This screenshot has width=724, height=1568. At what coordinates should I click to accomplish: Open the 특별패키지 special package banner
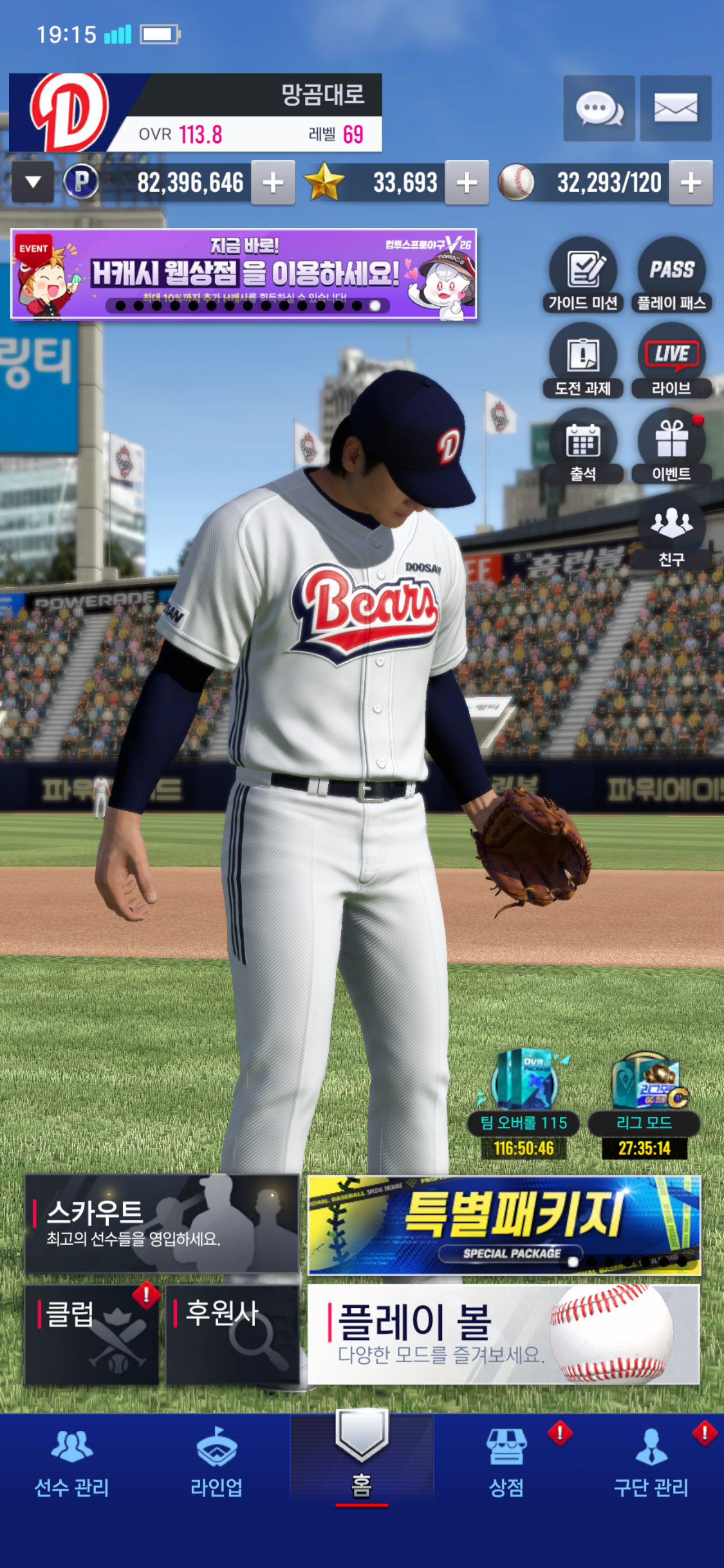pyautogui.click(x=503, y=1224)
